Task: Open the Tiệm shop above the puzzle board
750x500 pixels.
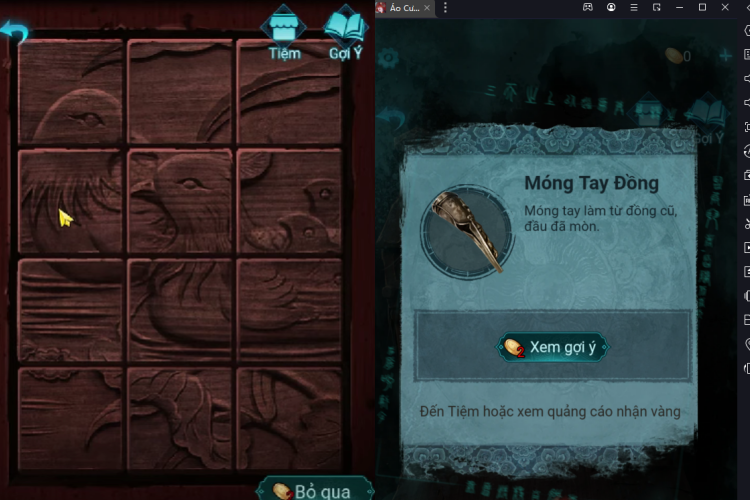Action: [x=284, y=34]
